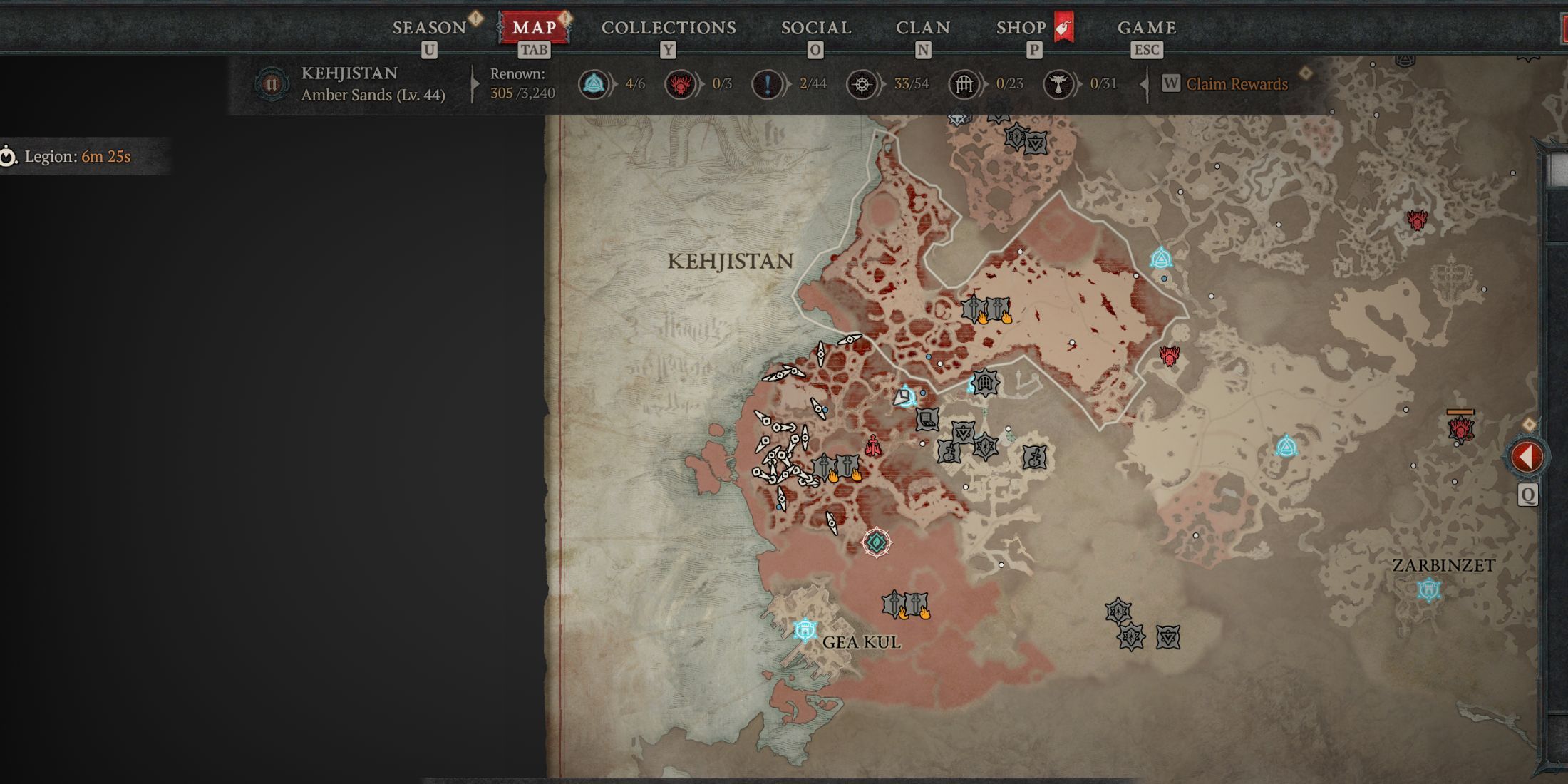Select the Cellars renown gate icon
The width and height of the screenshot is (1568, 784).
pyautogui.click(x=964, y=83)
